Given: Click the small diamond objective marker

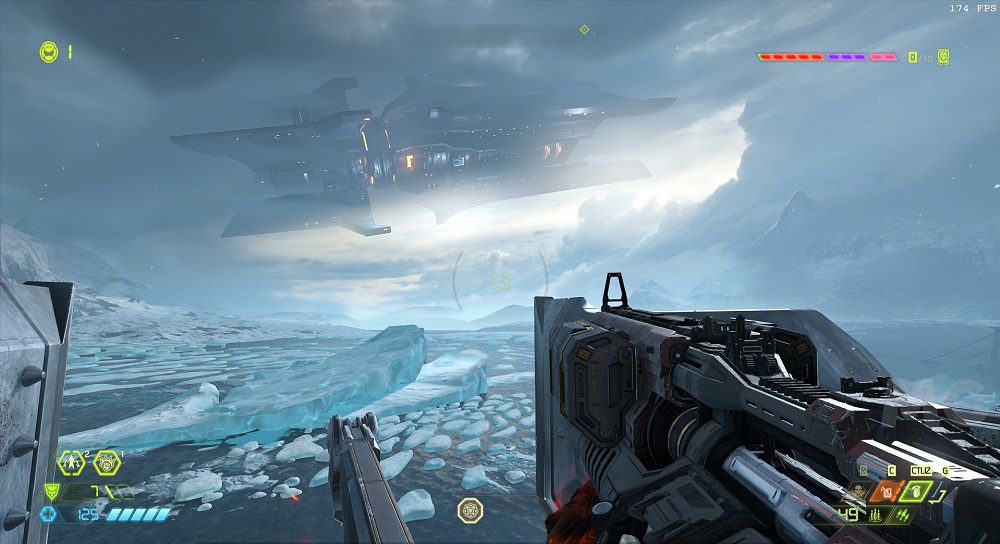Looking at the screenshot, I should (x=585, y=29).
